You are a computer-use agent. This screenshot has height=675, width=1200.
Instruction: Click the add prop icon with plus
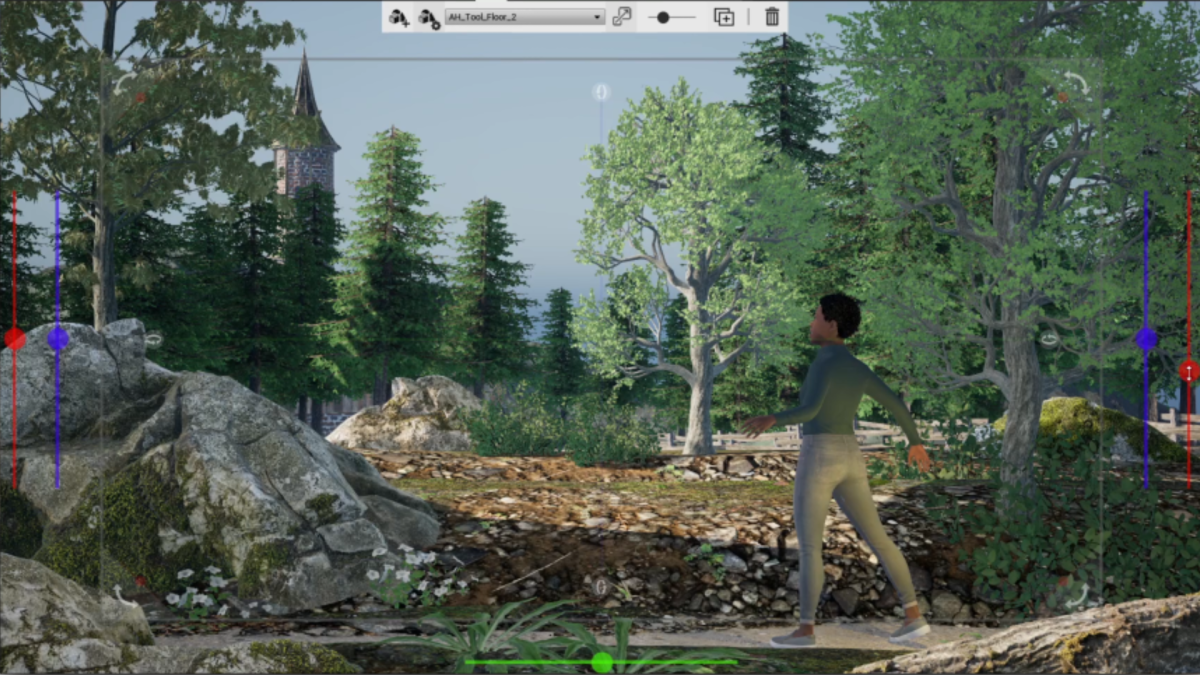pyautogui.click(x=399, y=17)
